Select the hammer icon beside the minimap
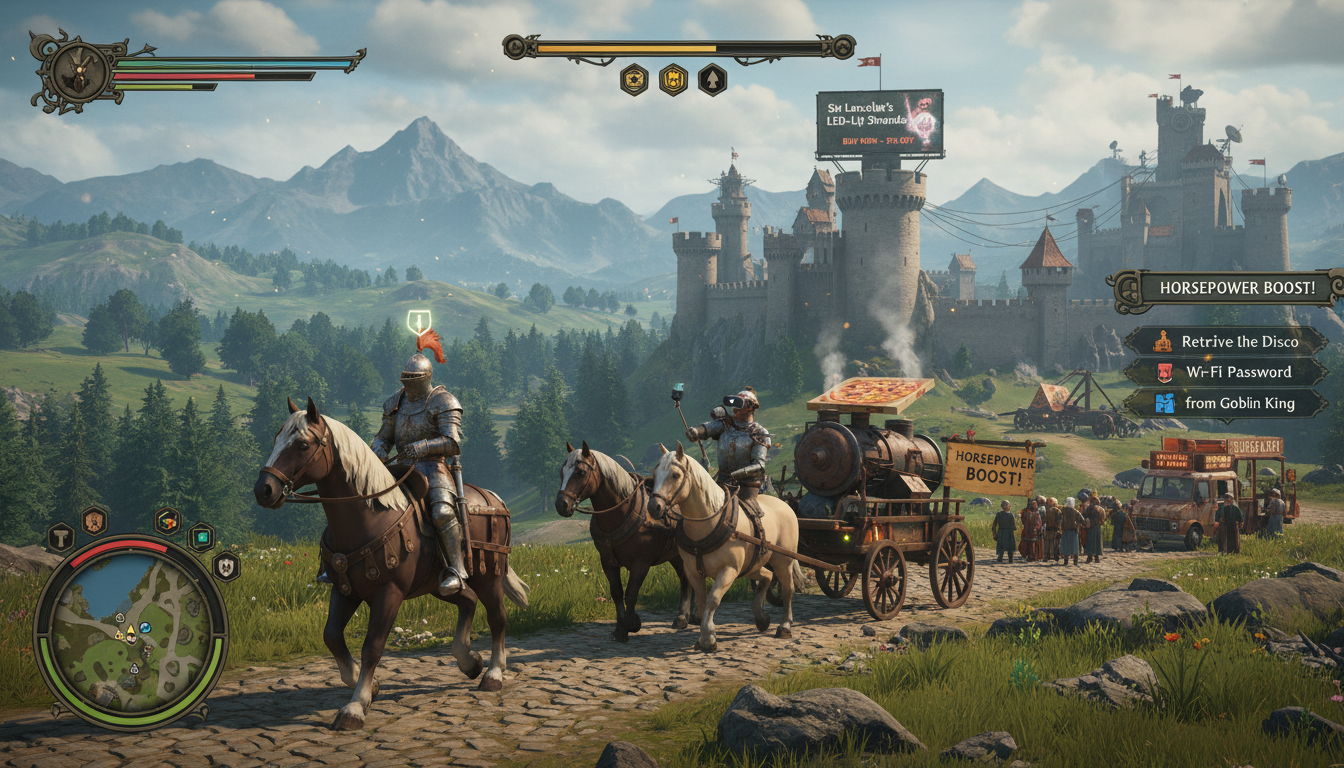The image size is (1344, 768). [60, 537]
